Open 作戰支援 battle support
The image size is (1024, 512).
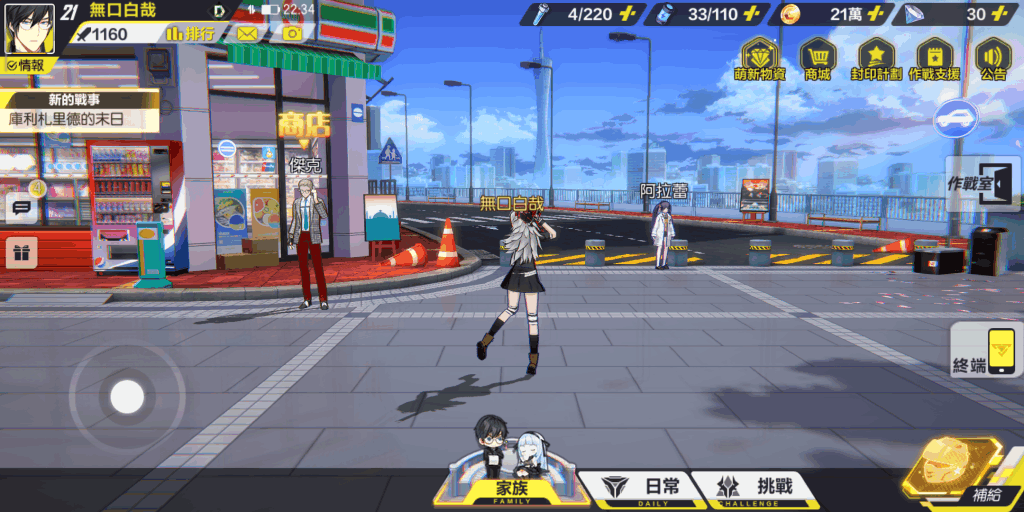click(x=934, y=61)
